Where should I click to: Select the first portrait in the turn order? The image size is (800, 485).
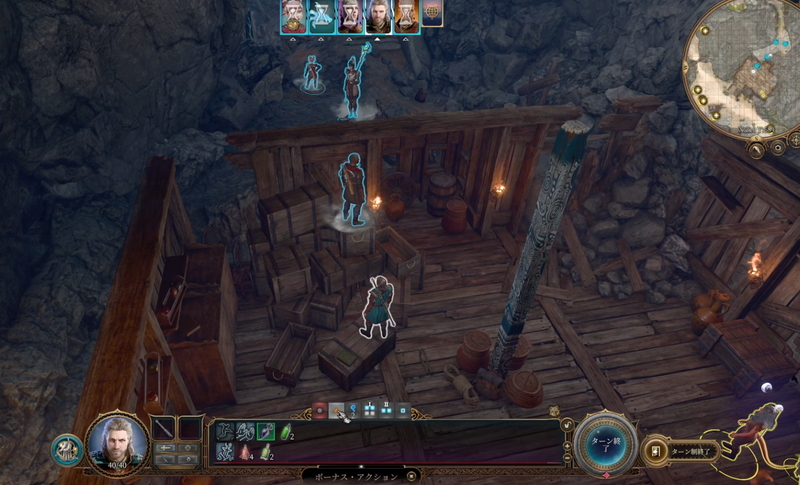click(x=293, y=17)
